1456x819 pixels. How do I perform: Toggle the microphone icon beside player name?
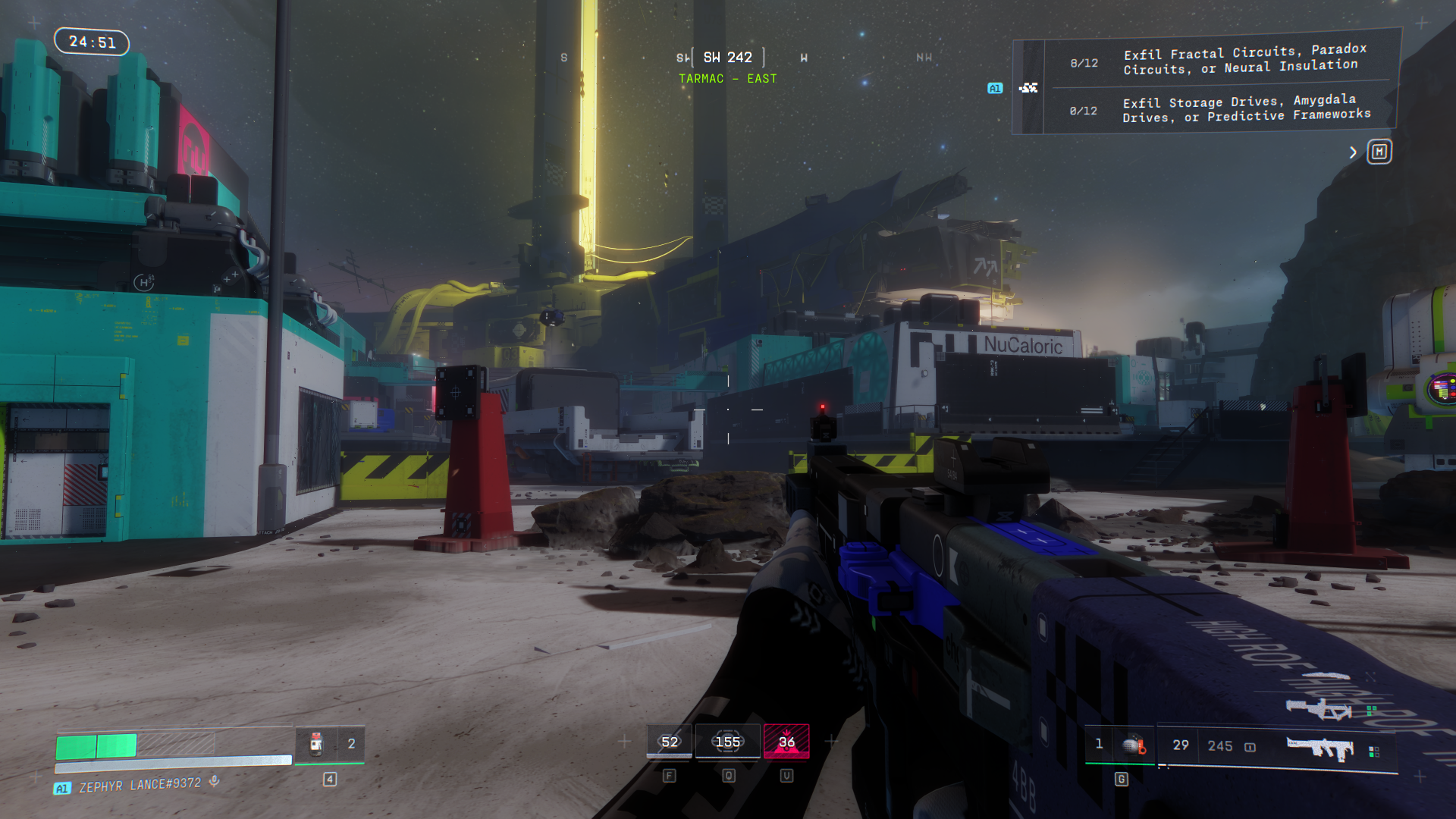pyautogui.click(x=215, y=781)
